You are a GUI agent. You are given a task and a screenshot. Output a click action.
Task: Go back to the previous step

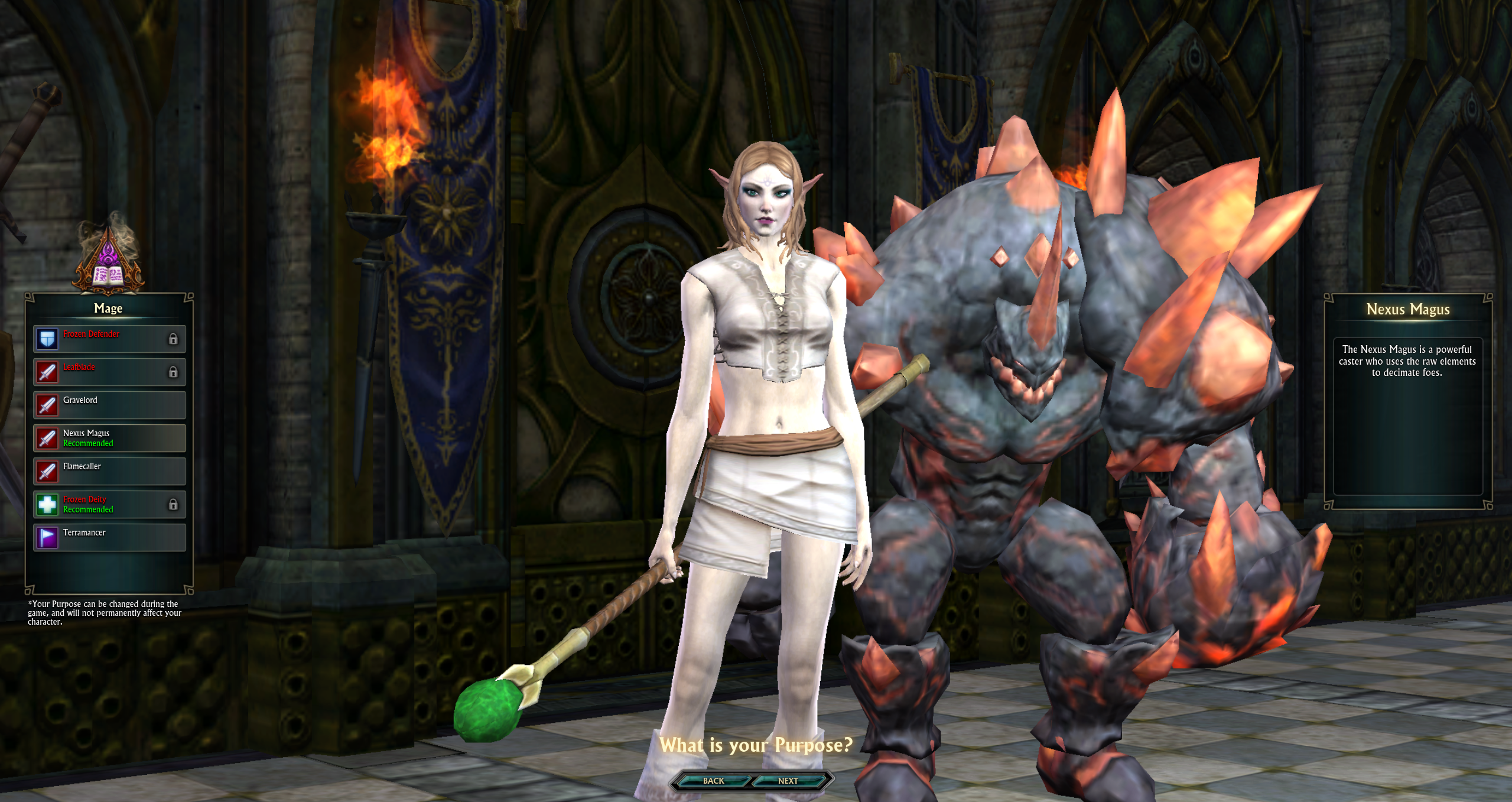click(x=713, y=781)
